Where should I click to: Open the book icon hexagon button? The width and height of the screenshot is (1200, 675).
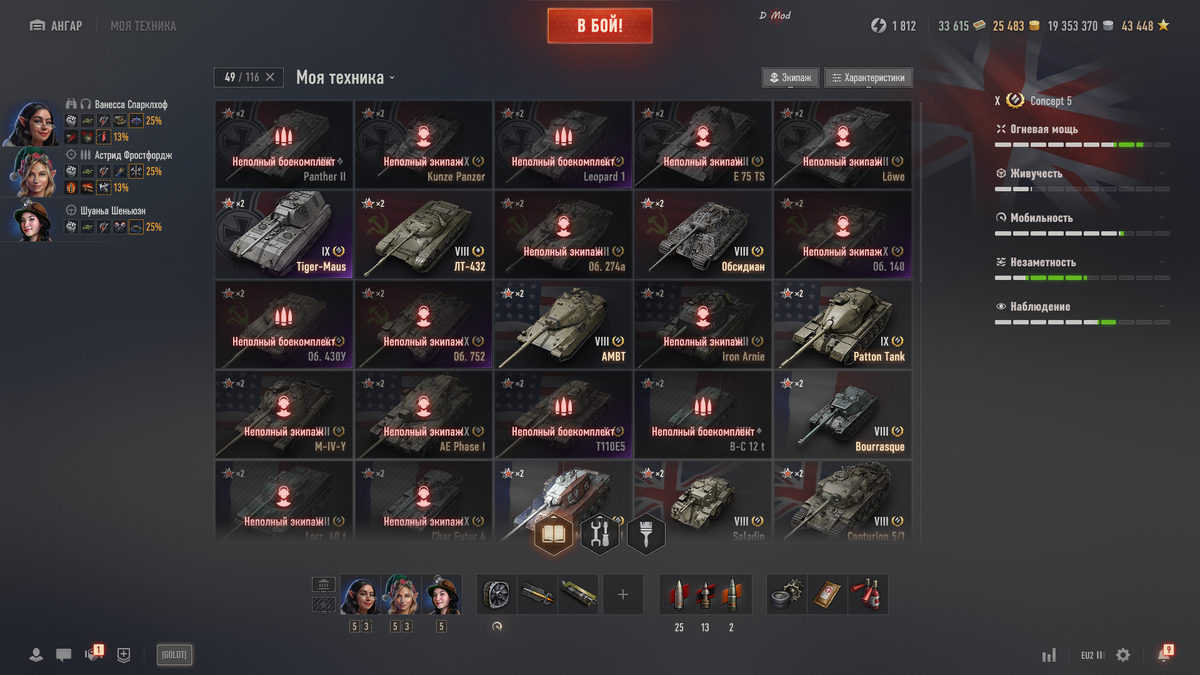[554, 534]
